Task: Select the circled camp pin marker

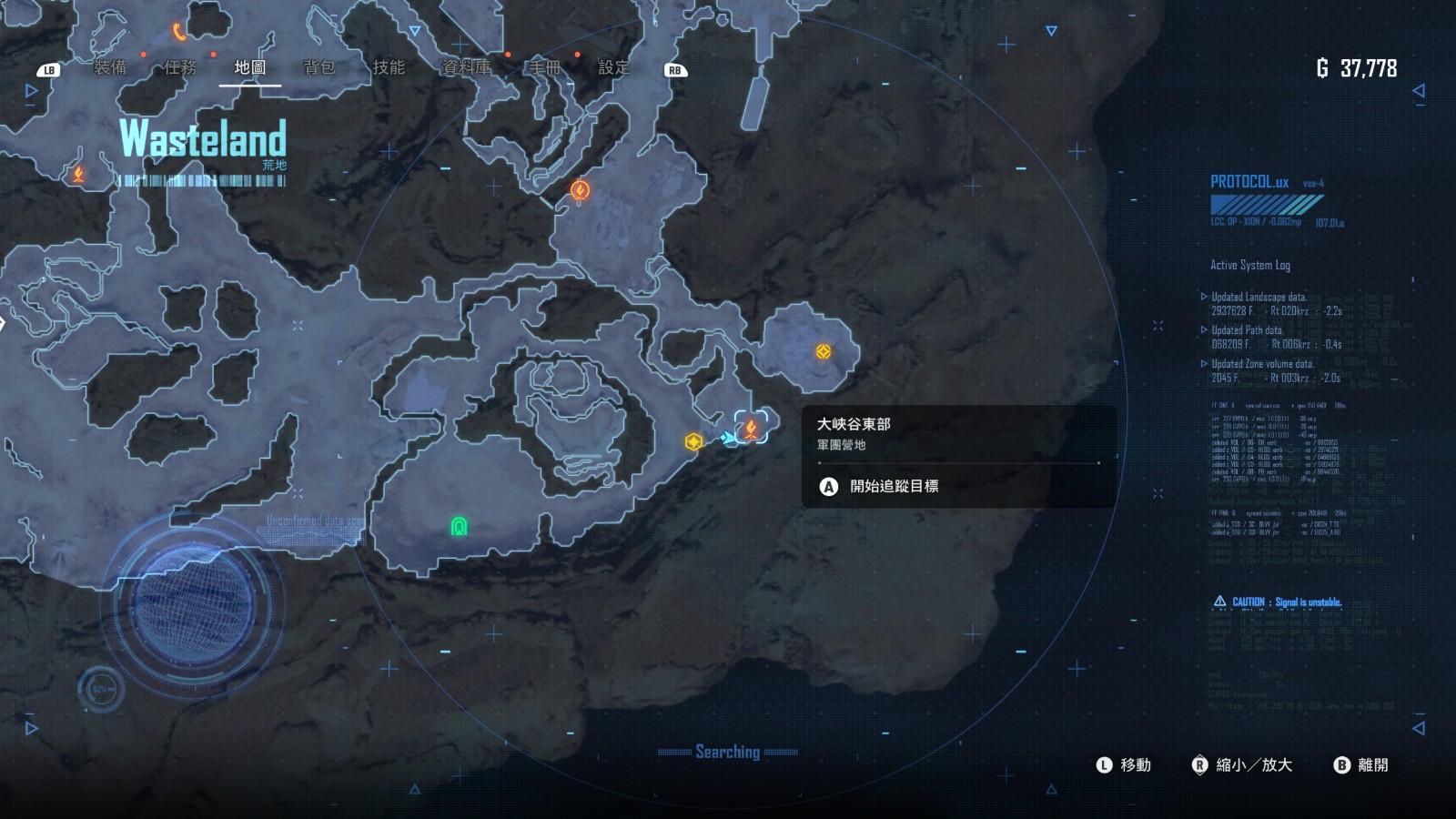Action: (580, 190)
